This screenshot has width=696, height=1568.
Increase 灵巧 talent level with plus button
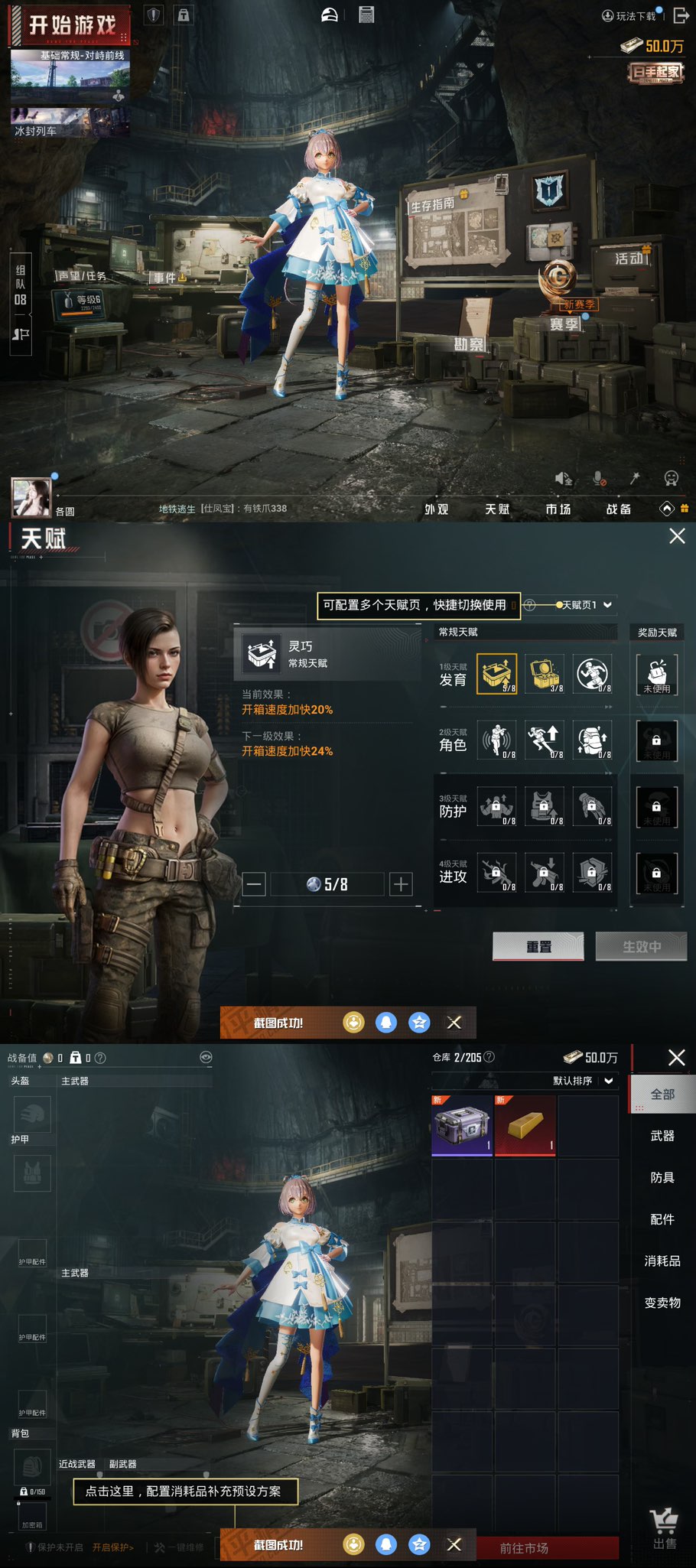point(401,884)
